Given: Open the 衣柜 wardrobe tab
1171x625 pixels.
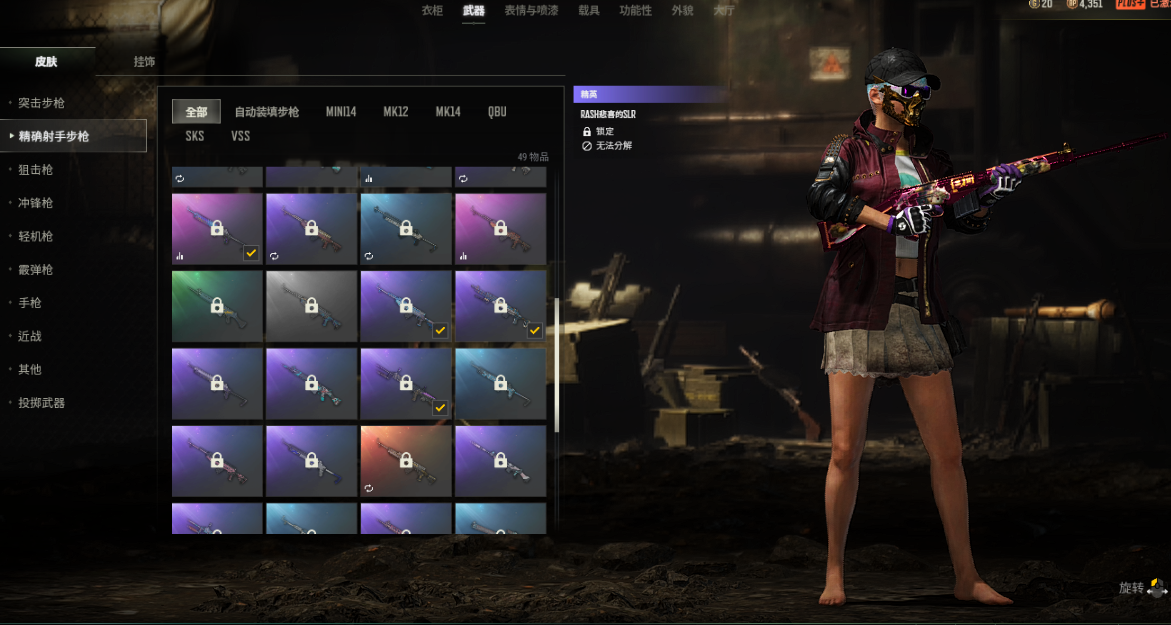Looking at the screenshot, I should point(432,10).
